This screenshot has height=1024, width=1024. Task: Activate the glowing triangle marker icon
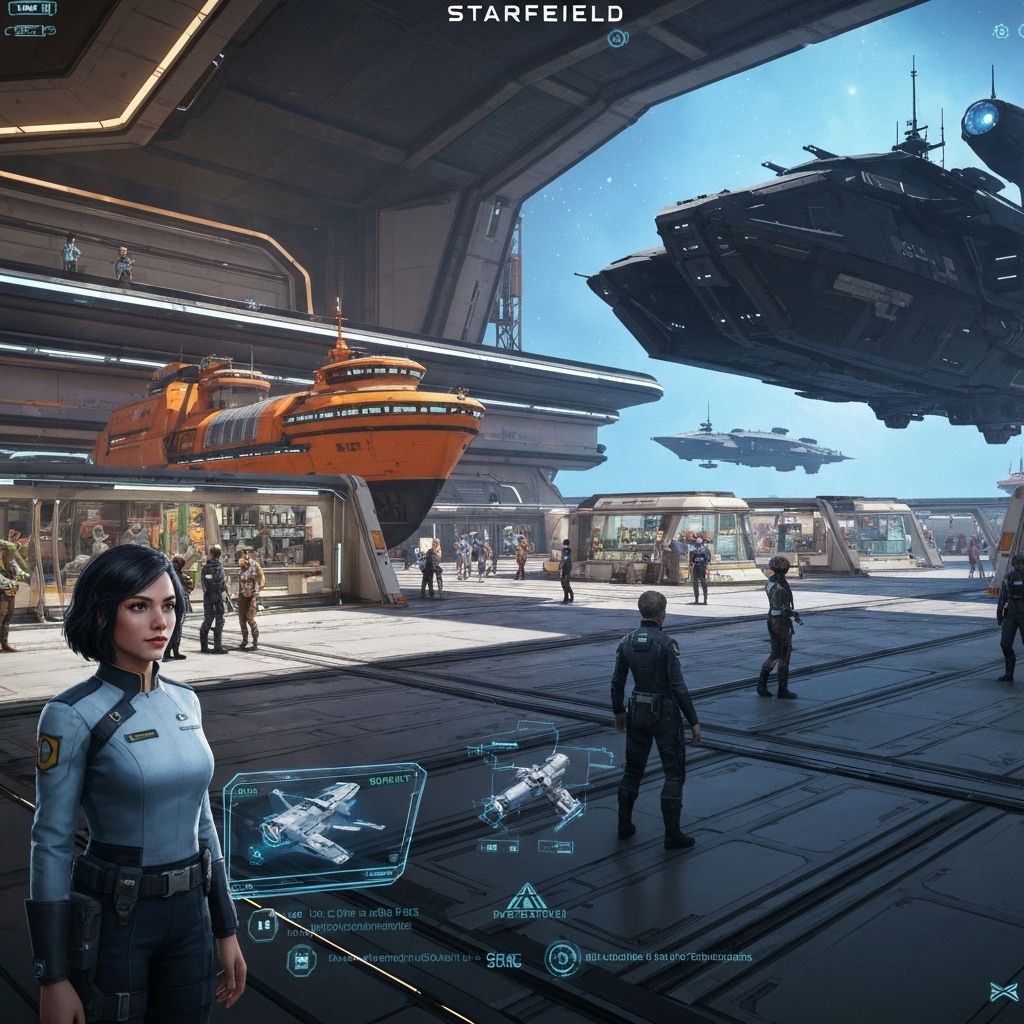pyautogui.click(x=526, y=895)
